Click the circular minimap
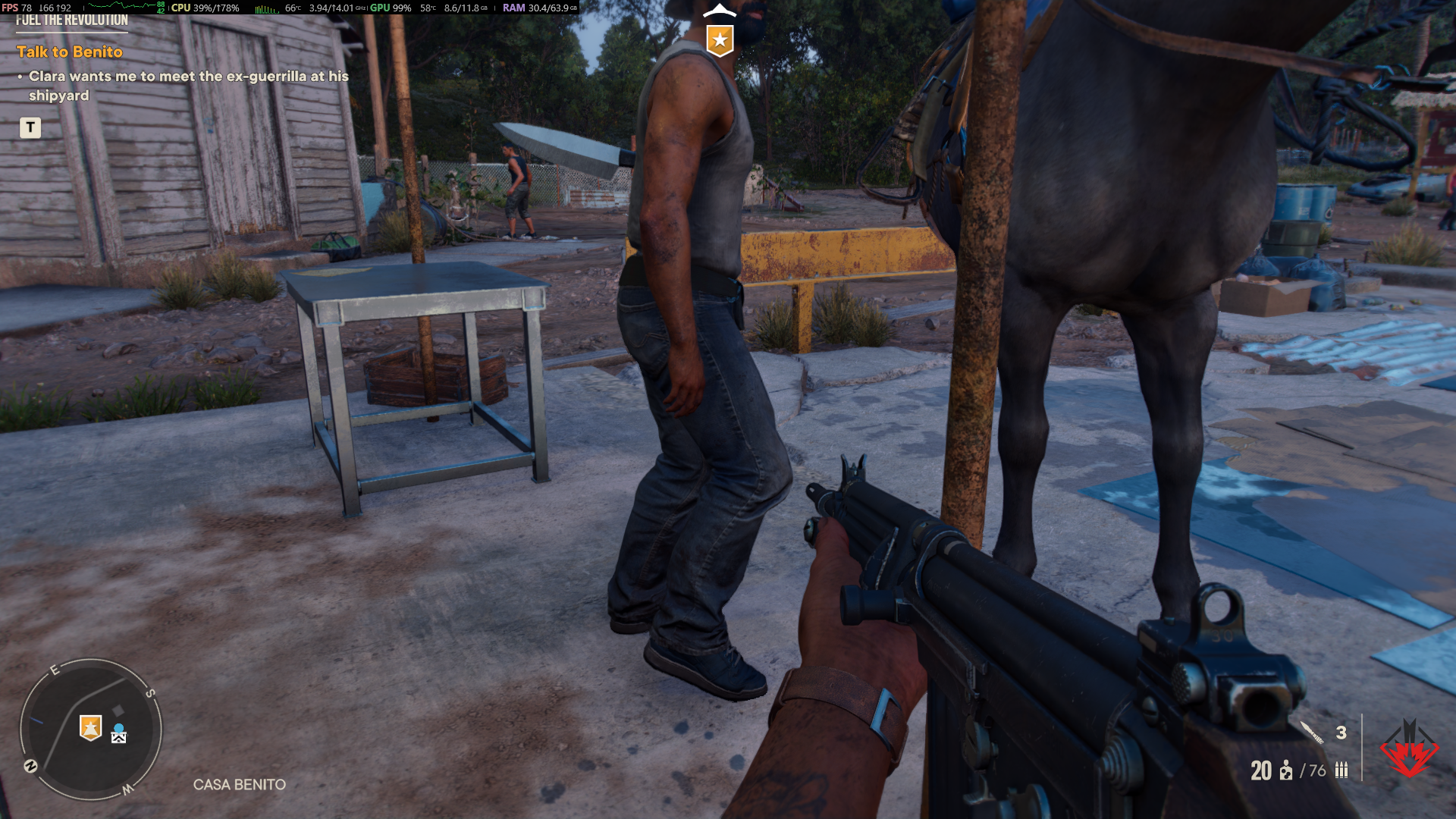Screen dimensions: 1456x819 click(91, 729)
